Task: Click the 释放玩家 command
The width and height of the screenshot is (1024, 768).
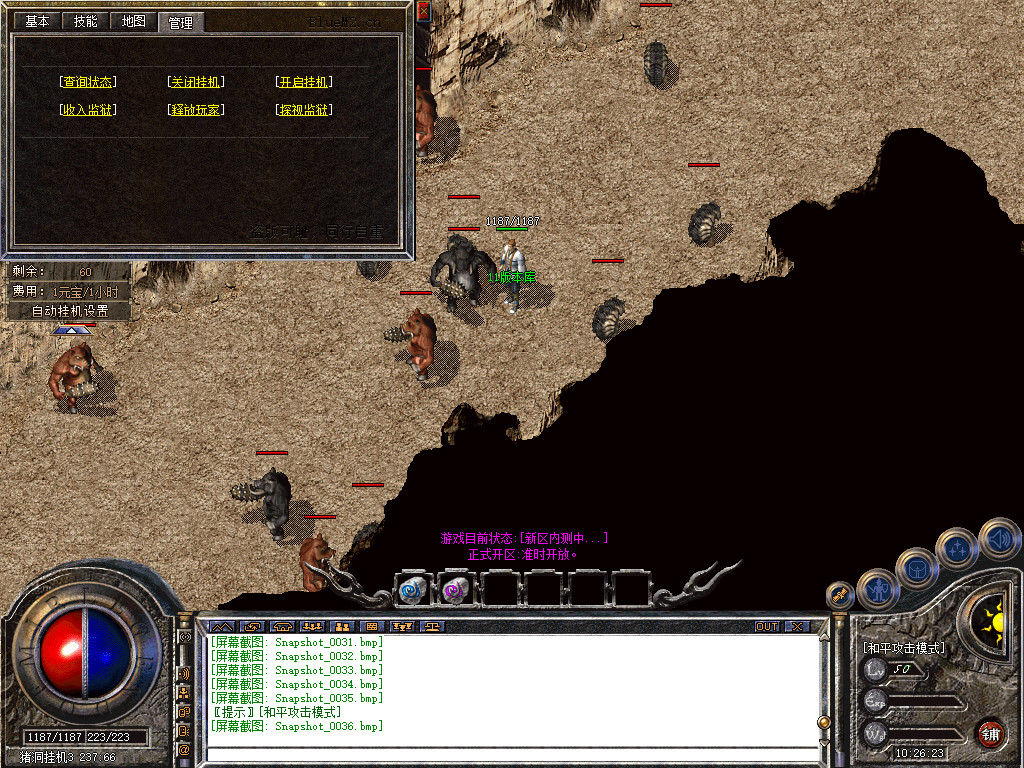Action: [x=196, y=110]
